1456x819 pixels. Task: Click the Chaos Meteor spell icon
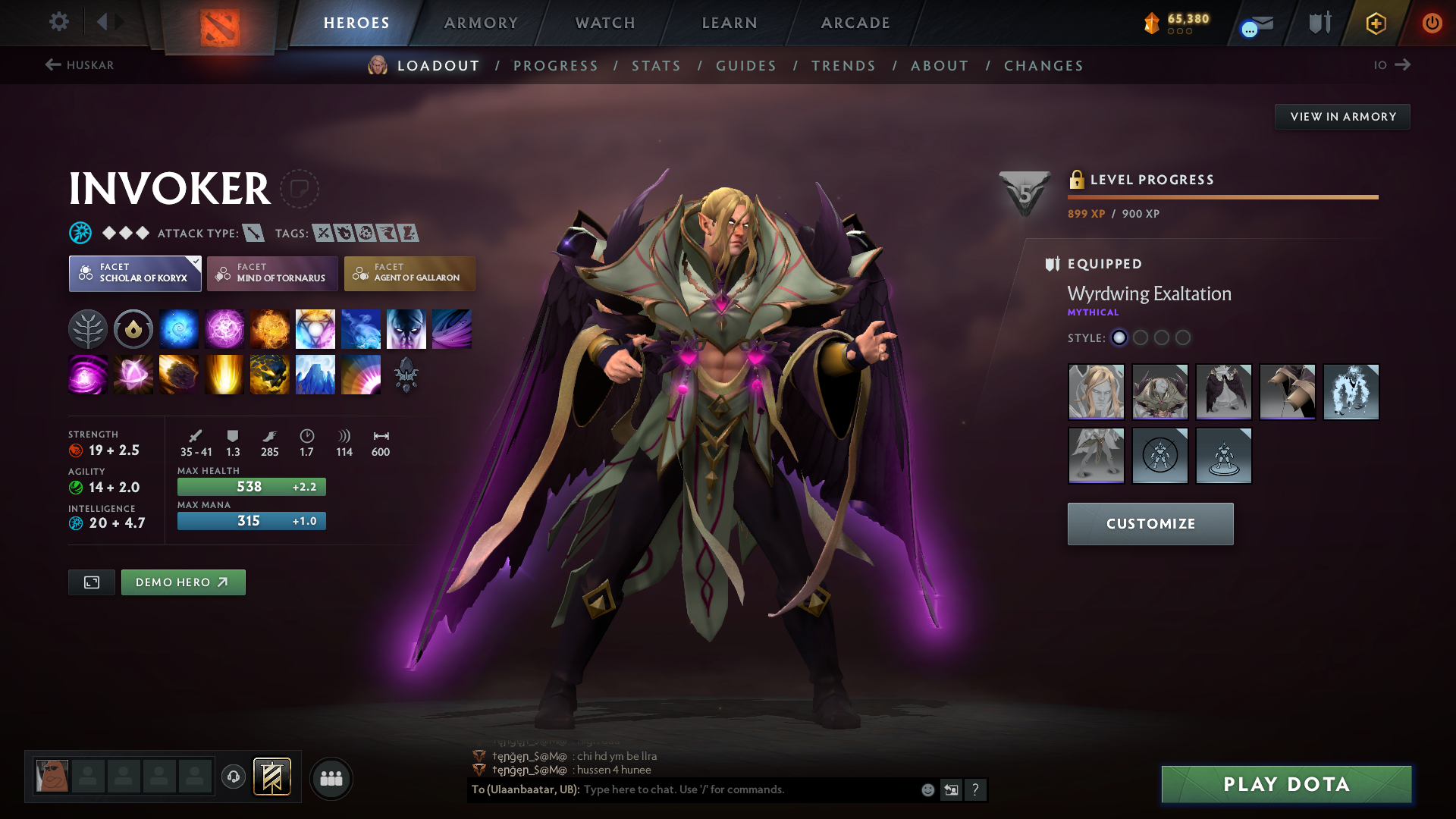(x=179, y=374)
